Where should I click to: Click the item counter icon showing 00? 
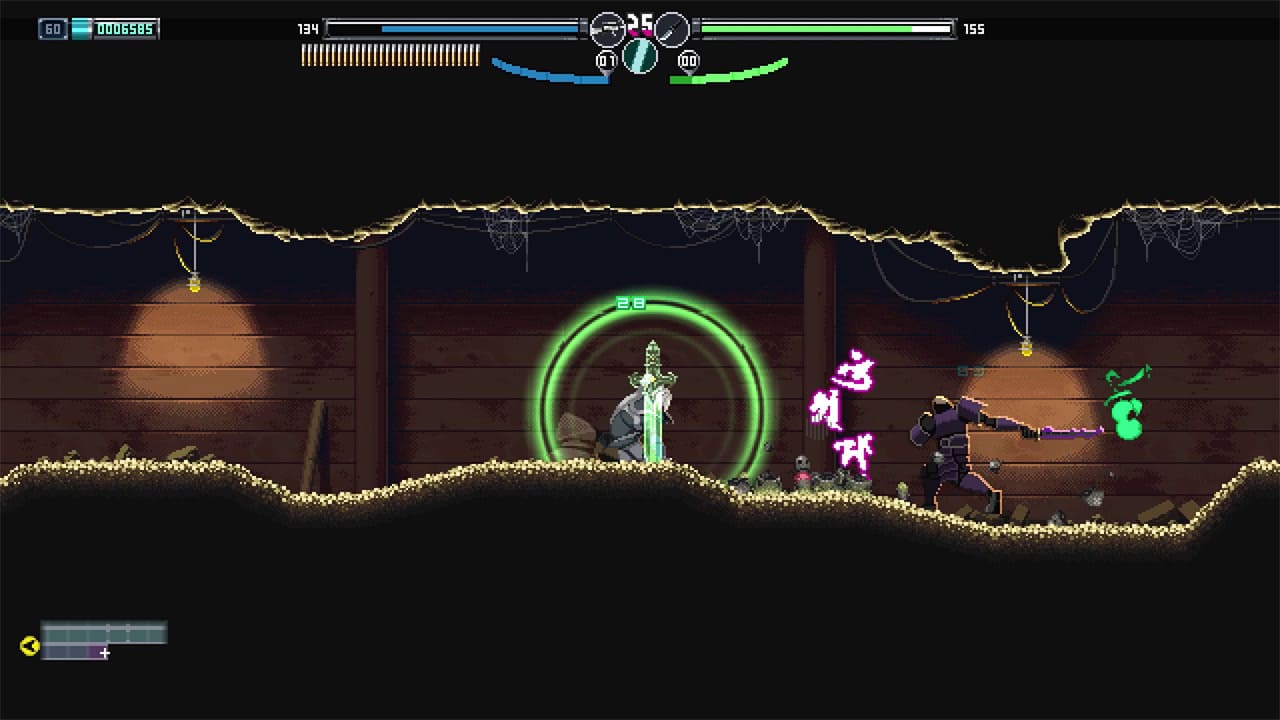tap(687, 60)
